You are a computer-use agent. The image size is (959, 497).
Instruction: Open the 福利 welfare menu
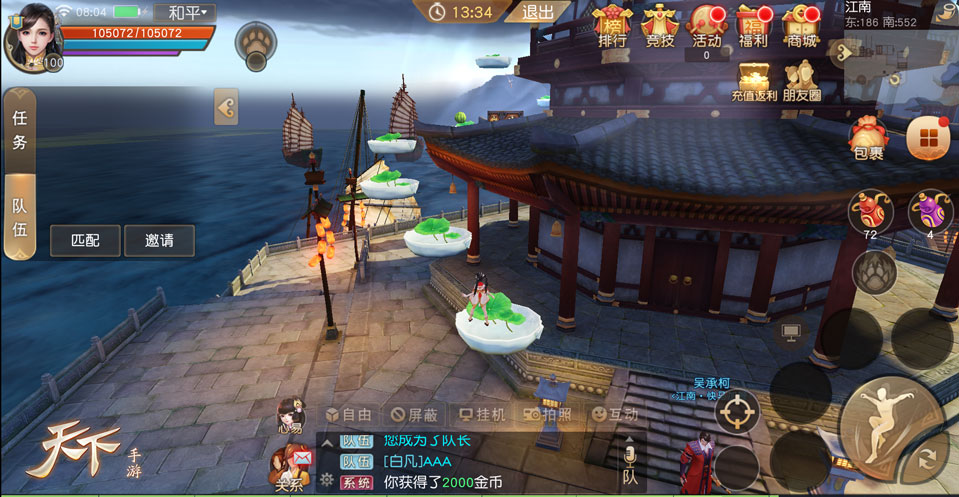pyautogui.click(x=752, y=27)
